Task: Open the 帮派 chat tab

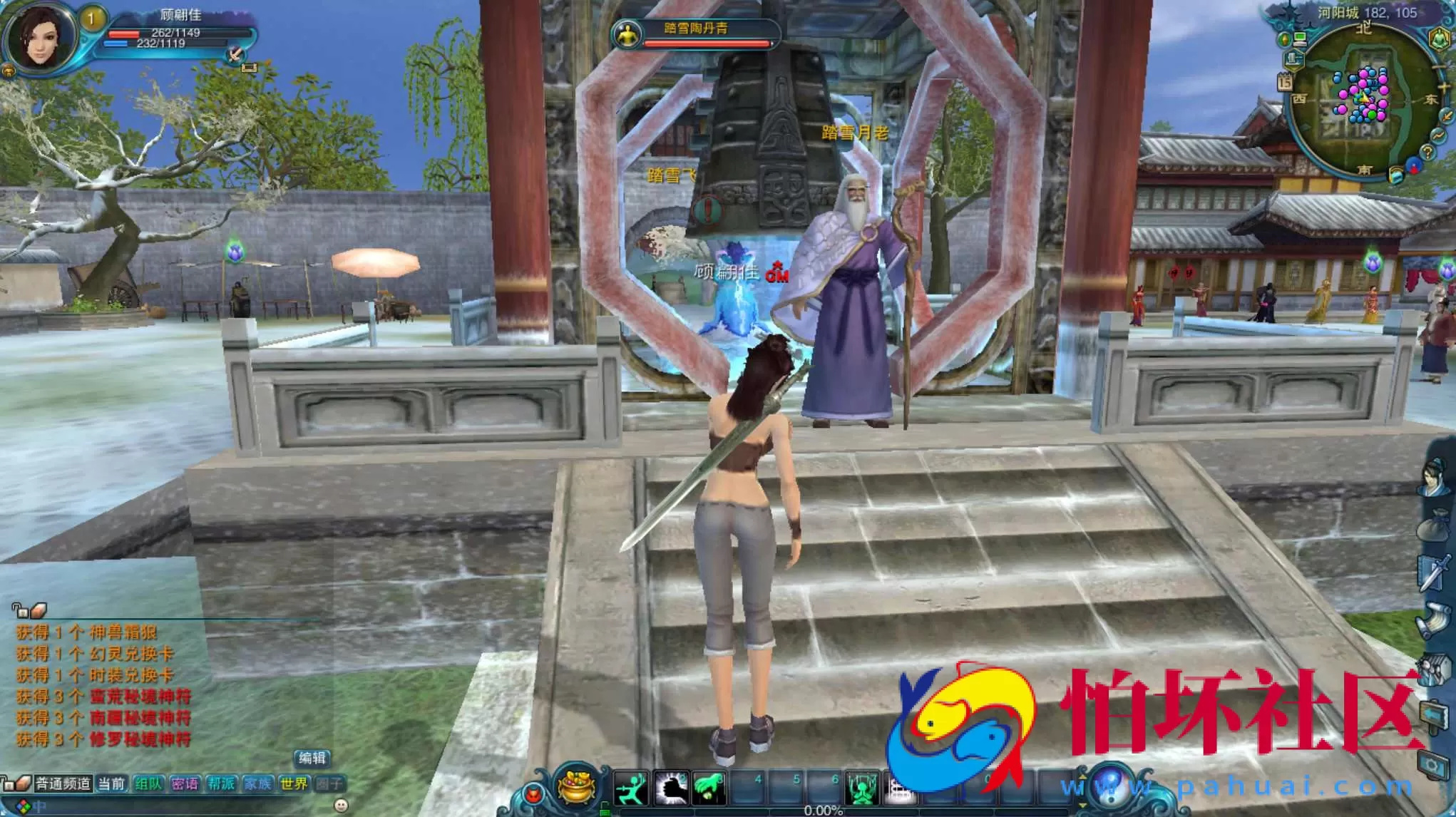Action: pos(221,783)
